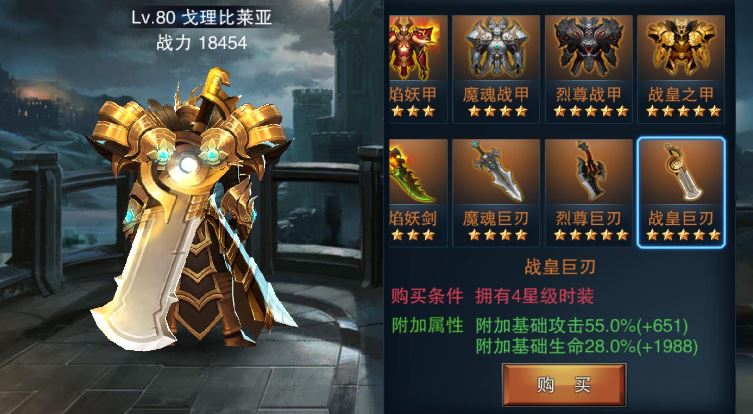Viewport: 753px width, 414px height.
Task: Pick the green 焰妖剑 weapon skin
Action: pos(413,190)
